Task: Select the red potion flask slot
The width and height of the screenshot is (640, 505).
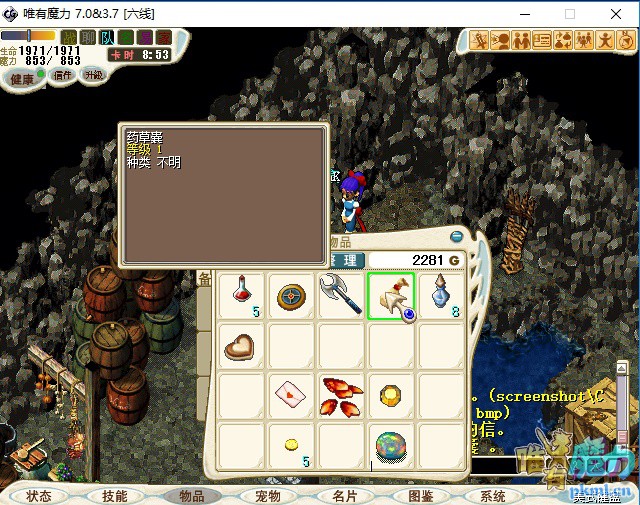Action: [x=242, y=296]
